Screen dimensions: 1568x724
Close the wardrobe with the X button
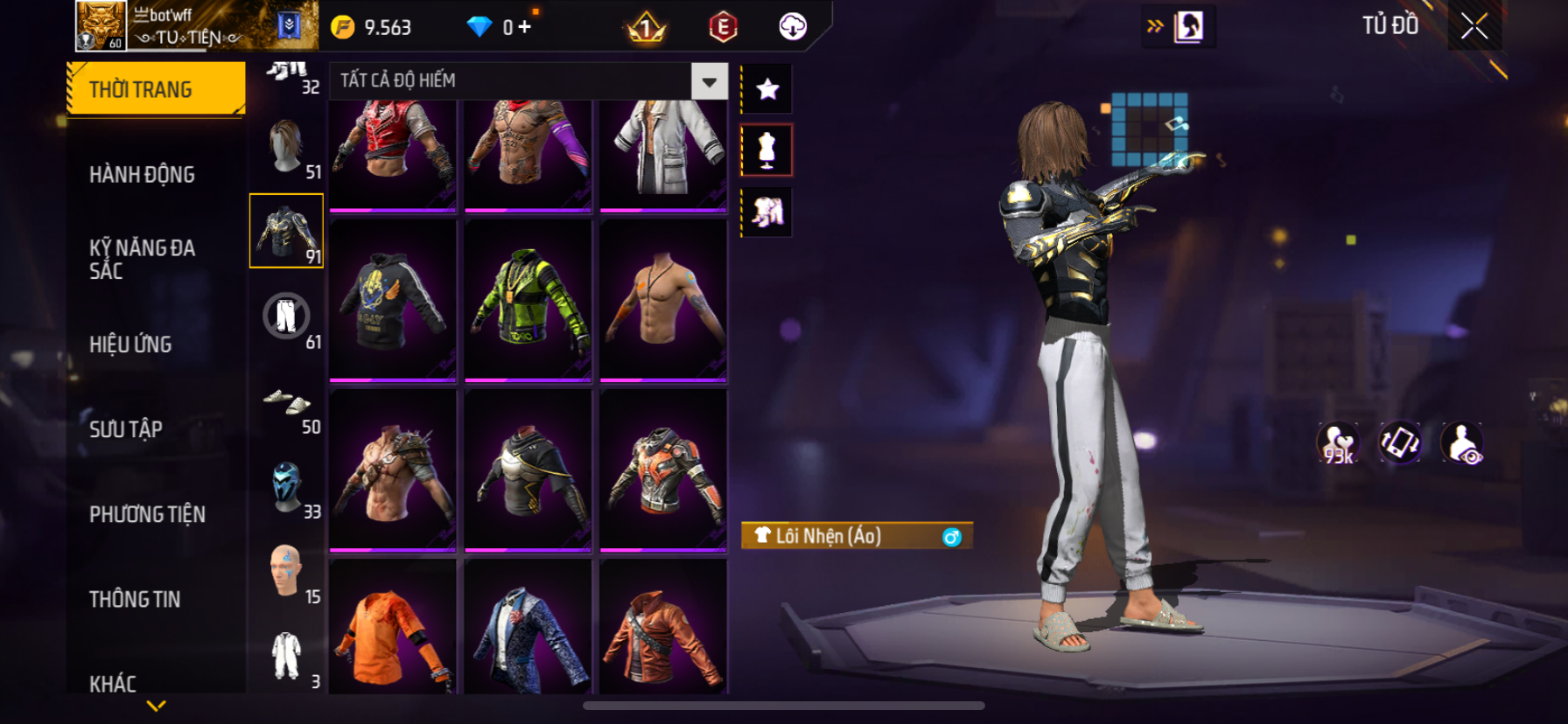coord(1474,27)
